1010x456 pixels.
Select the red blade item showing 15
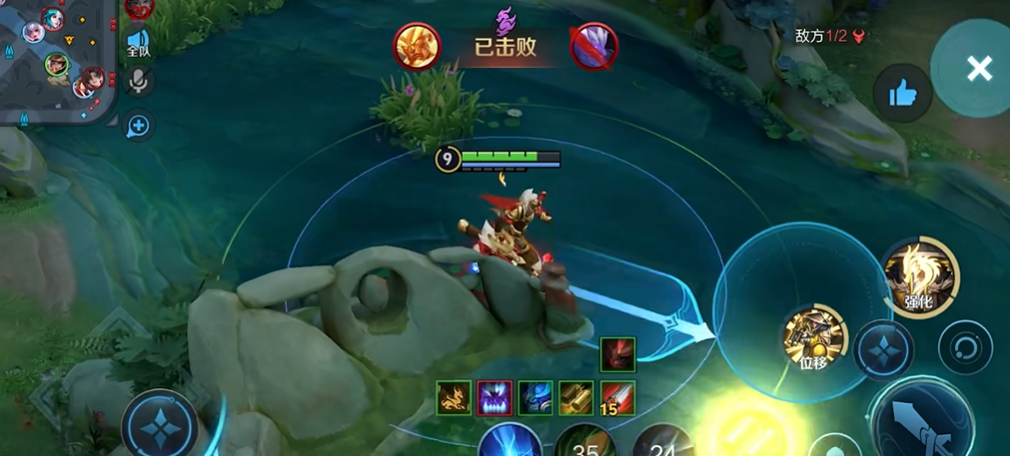coord(617,398)
